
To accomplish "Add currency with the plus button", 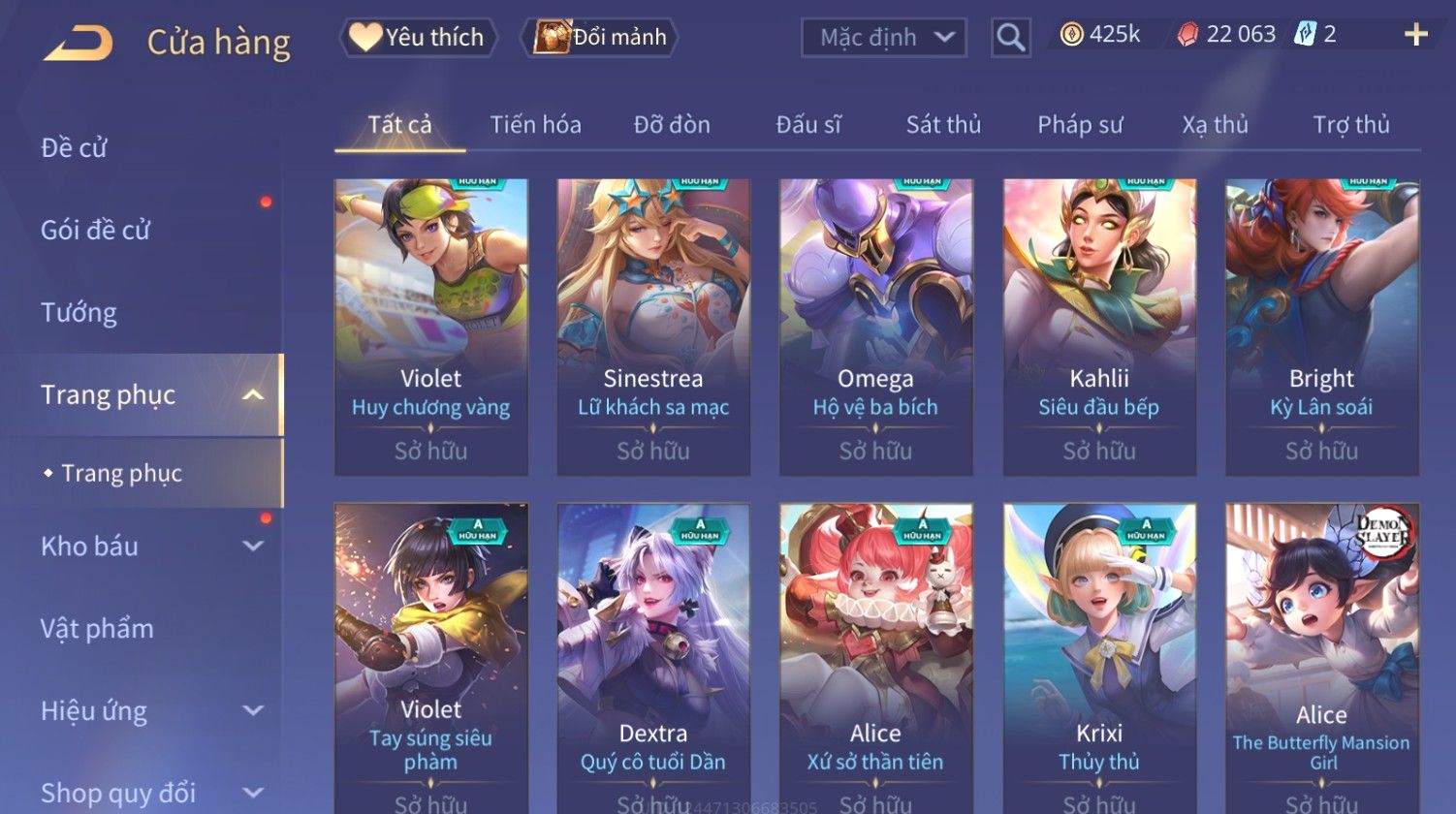I will point(1415,35).
